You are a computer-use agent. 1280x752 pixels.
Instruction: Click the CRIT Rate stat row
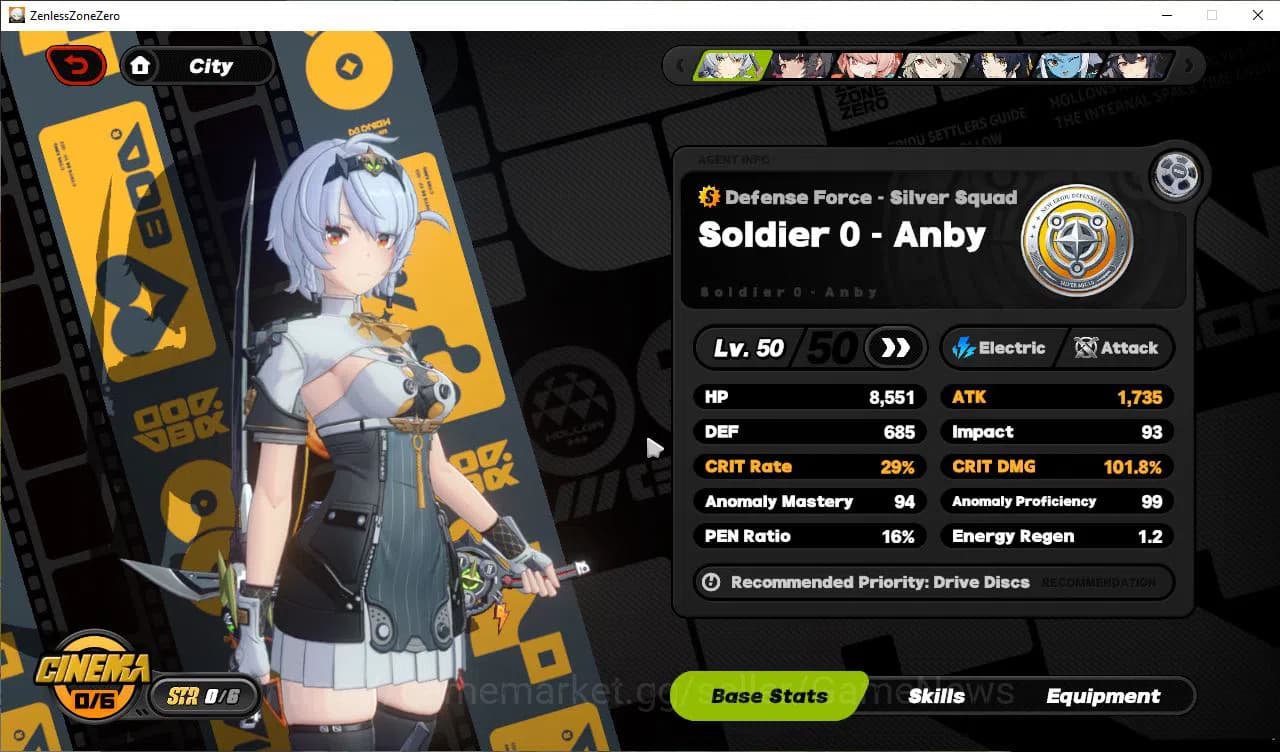pyautogui.click(x=809, y=466)
